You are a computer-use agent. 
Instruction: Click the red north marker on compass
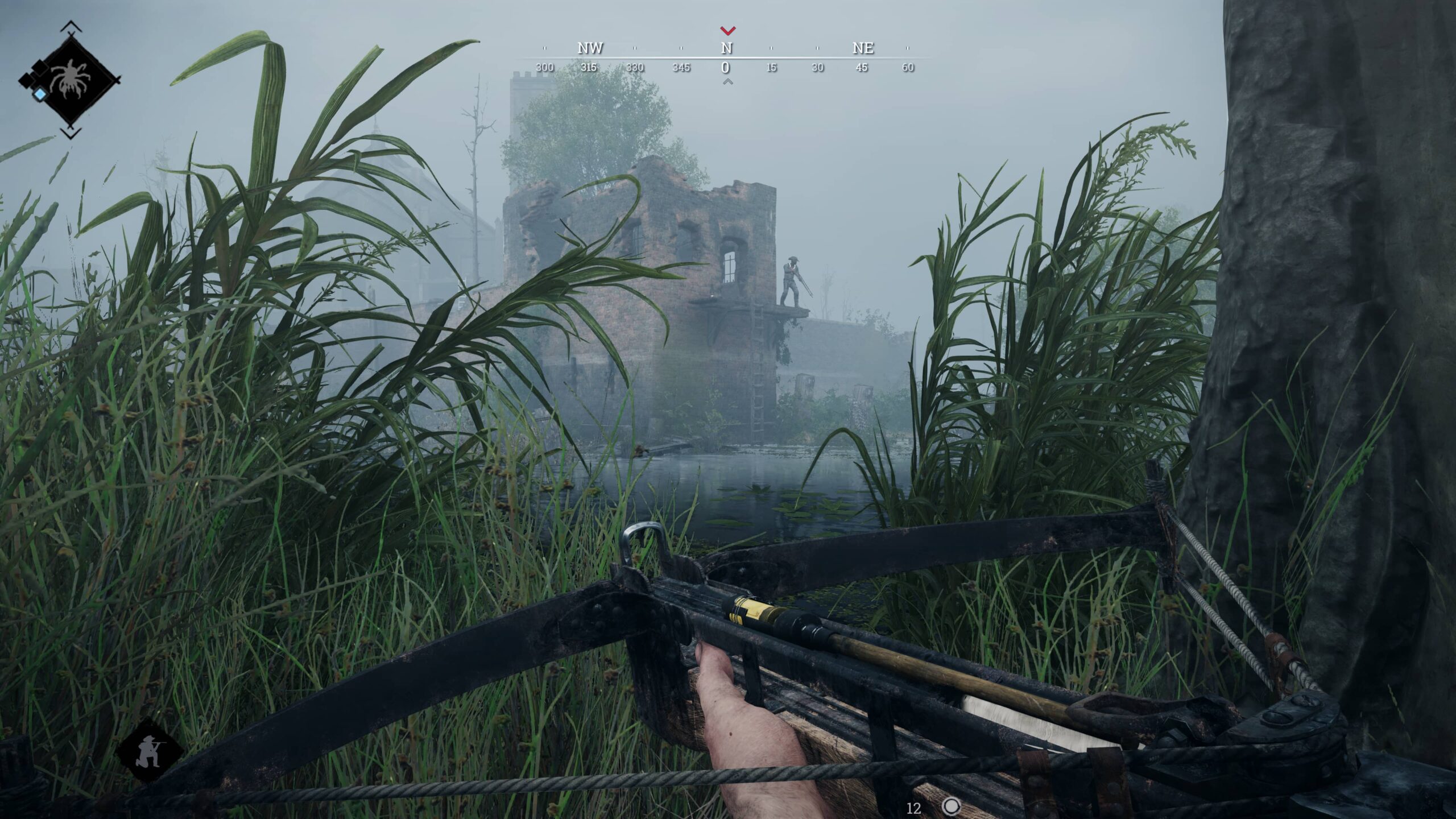pyautogui.click(x=727, y=30)
